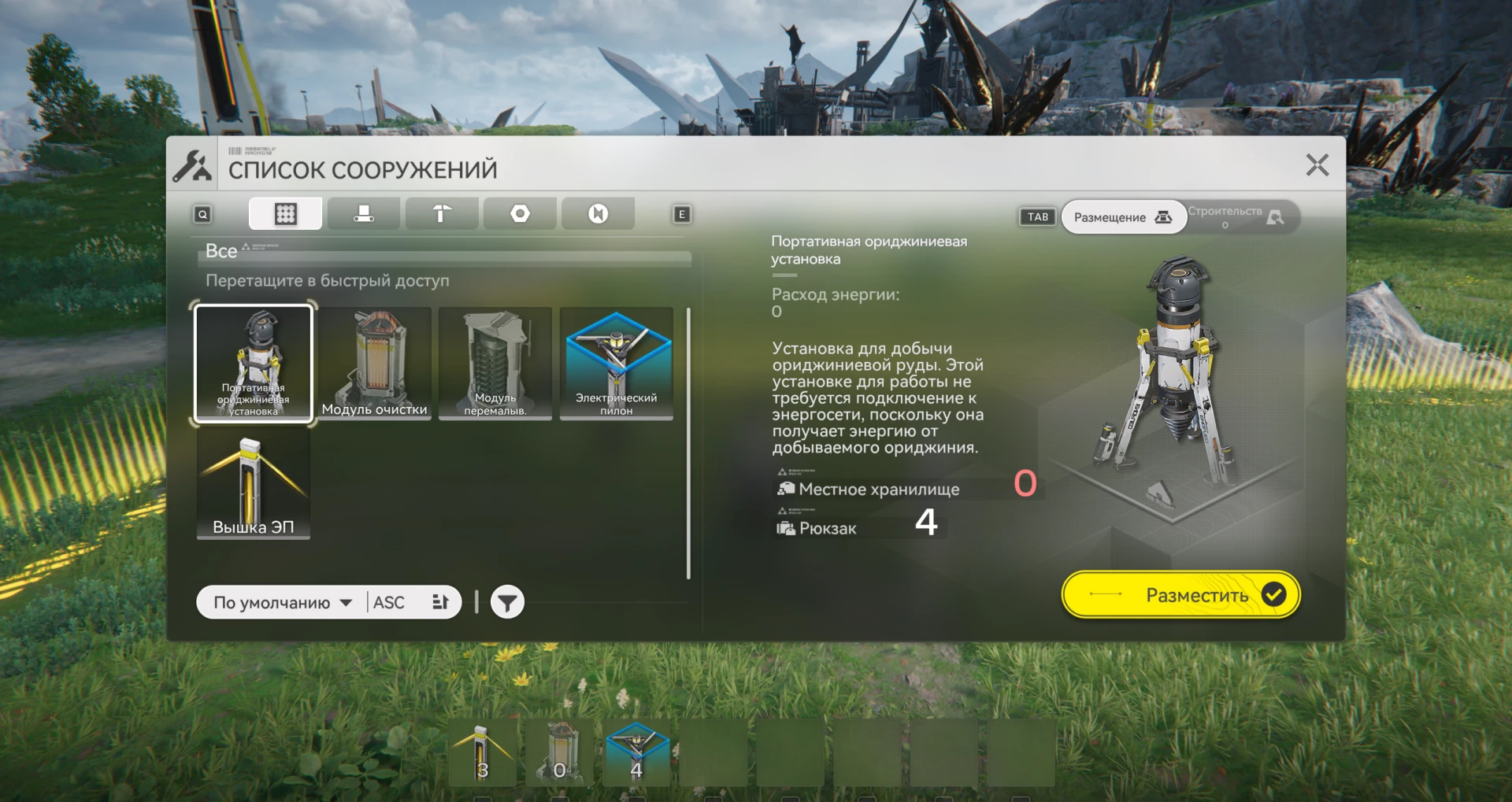1512x802 pixels.
Task: Open the 'По умолчанию' sort dropdown
Action: pyautogui.click(x=282, y=603)
